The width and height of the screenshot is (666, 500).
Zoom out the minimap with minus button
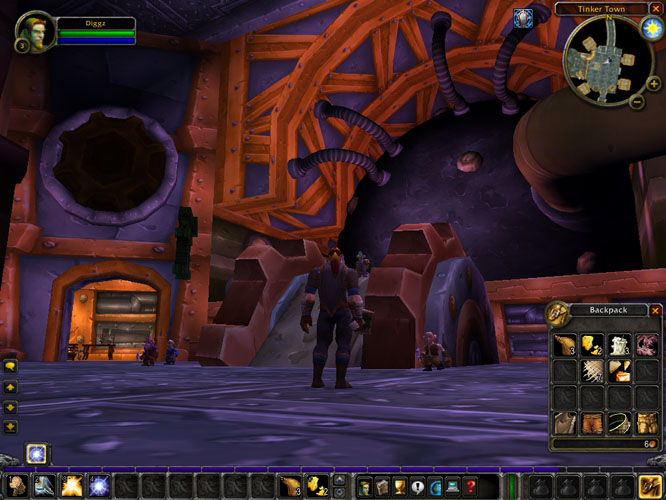pyautogui.click(x=638, y=101)
